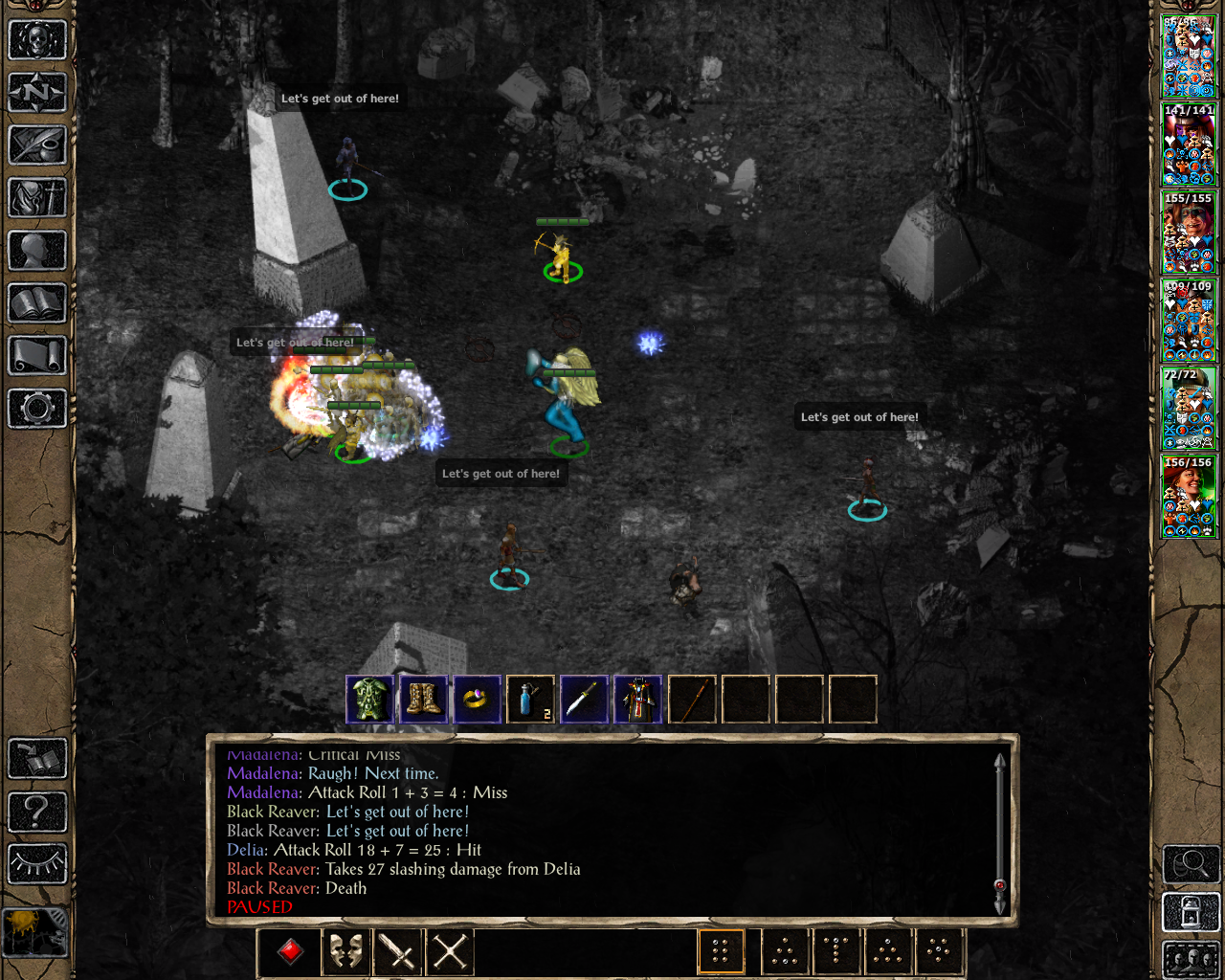Select the red robe quick slot

[x=637, y=700]
